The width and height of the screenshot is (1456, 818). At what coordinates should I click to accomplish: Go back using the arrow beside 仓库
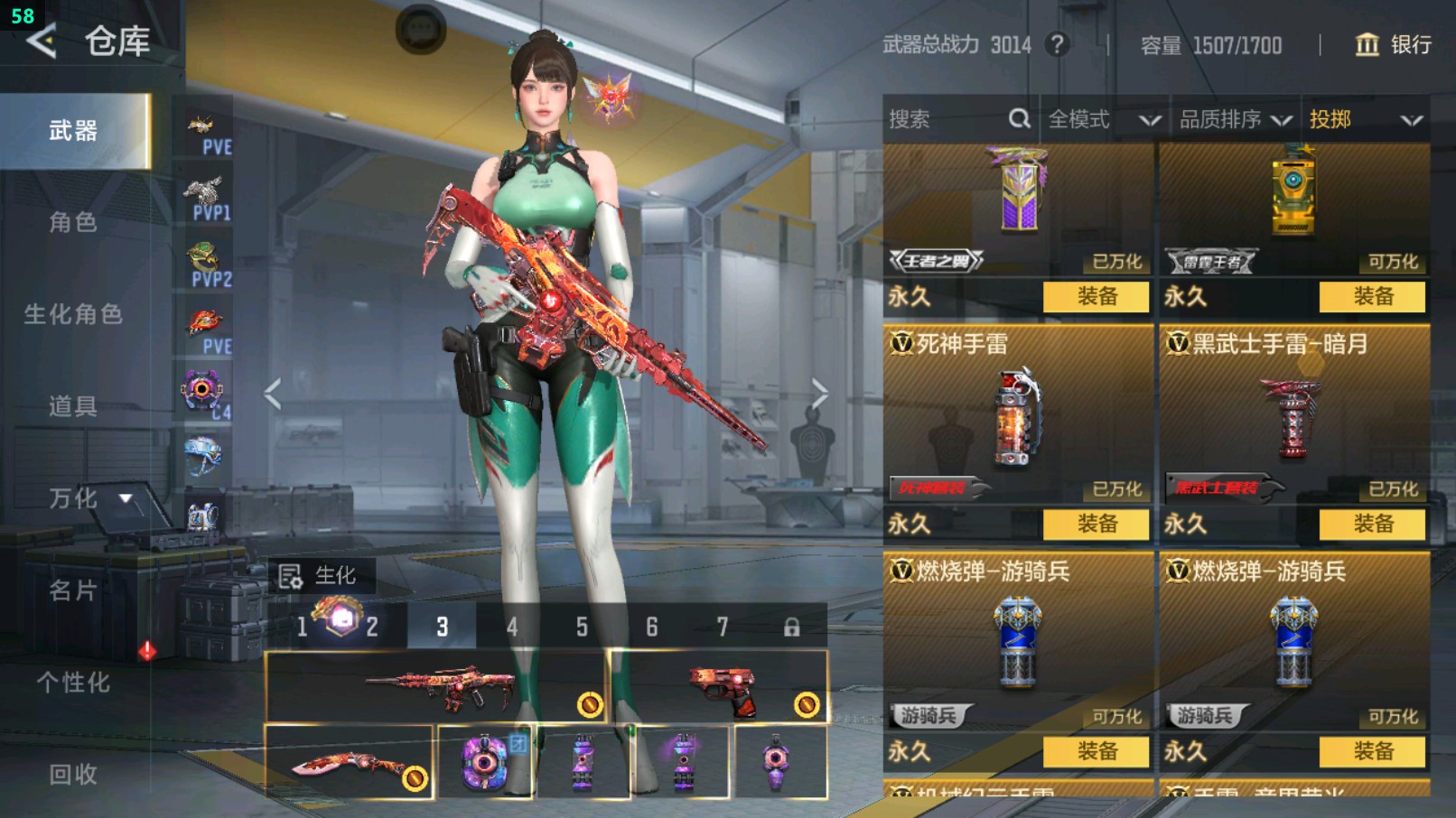(42, 41)
